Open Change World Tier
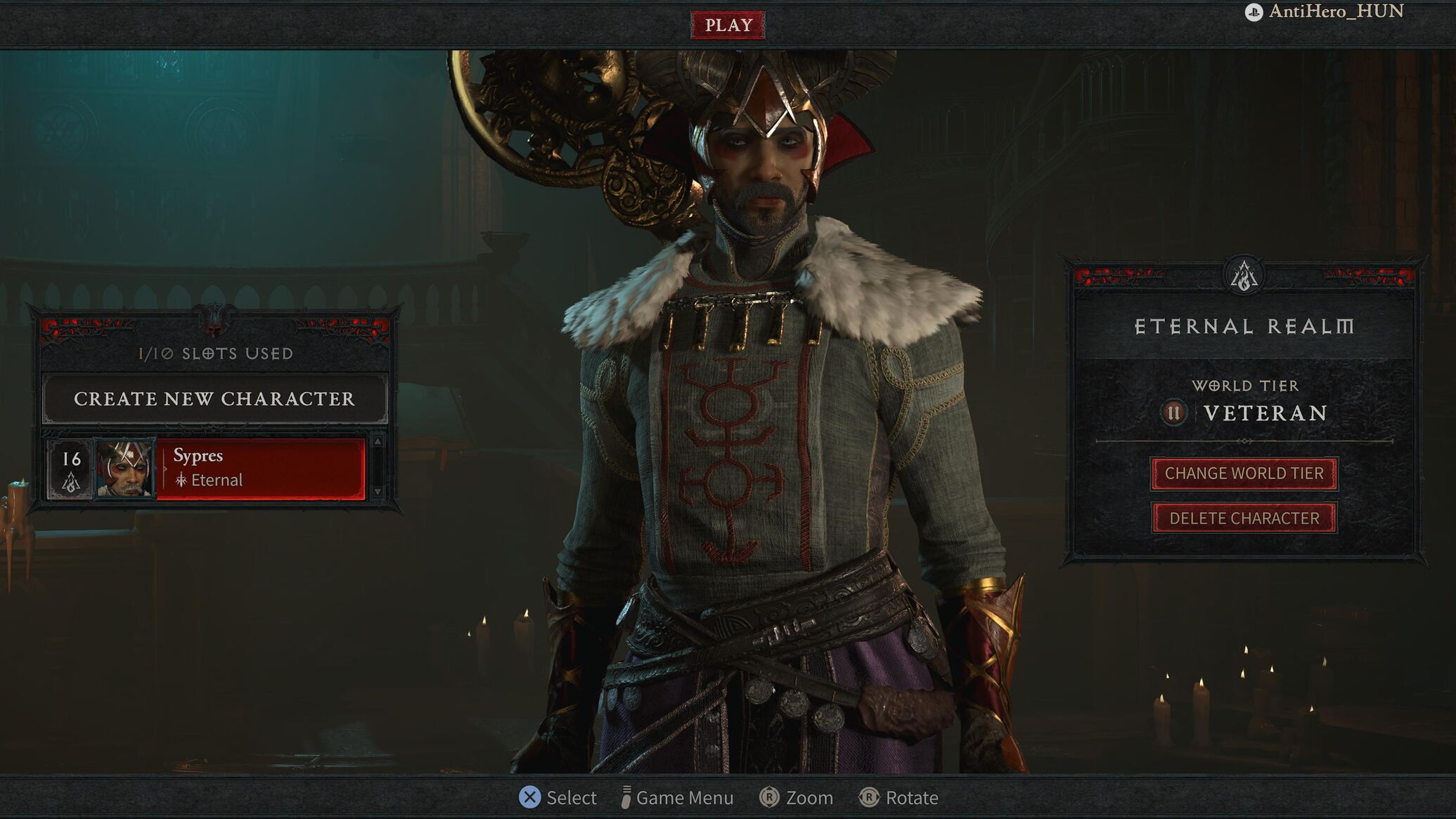 tap(1244, 473)
